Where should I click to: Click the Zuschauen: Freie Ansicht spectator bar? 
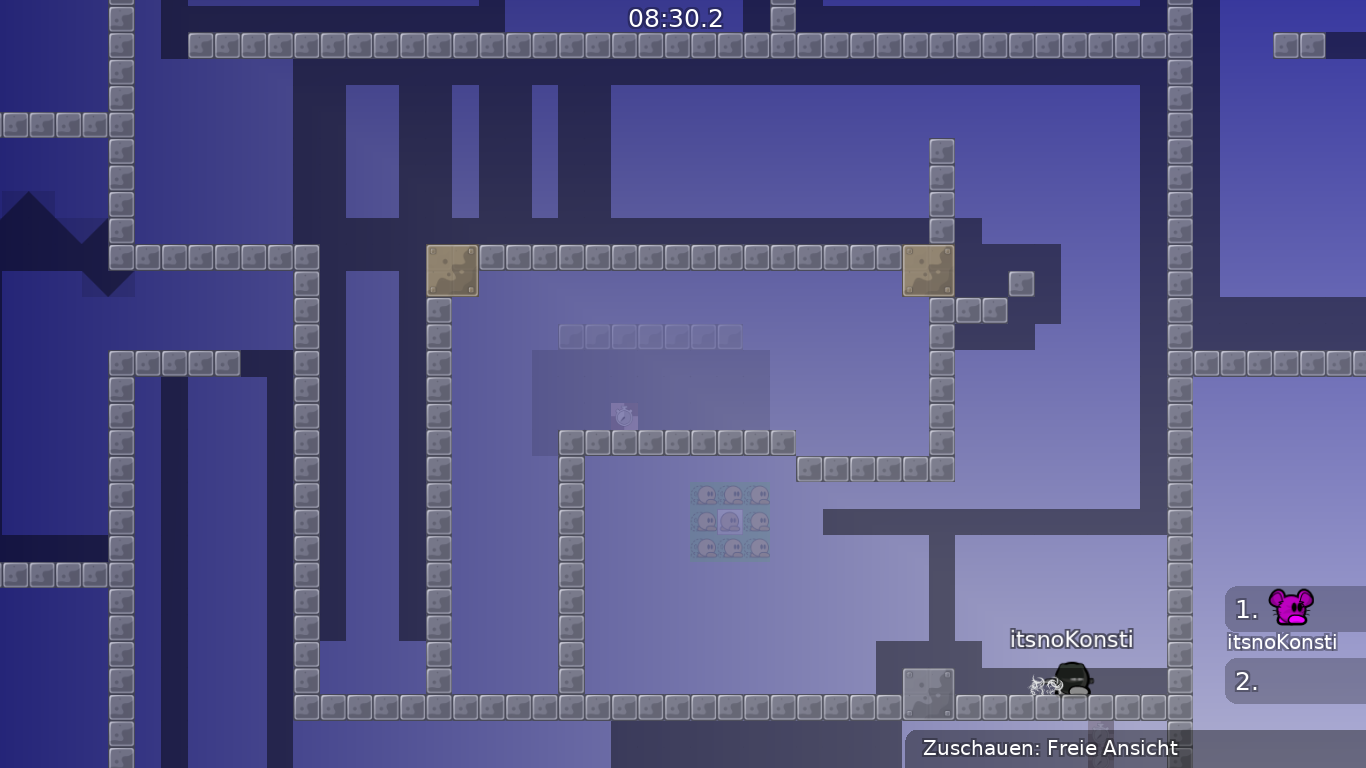(1051, 748)
